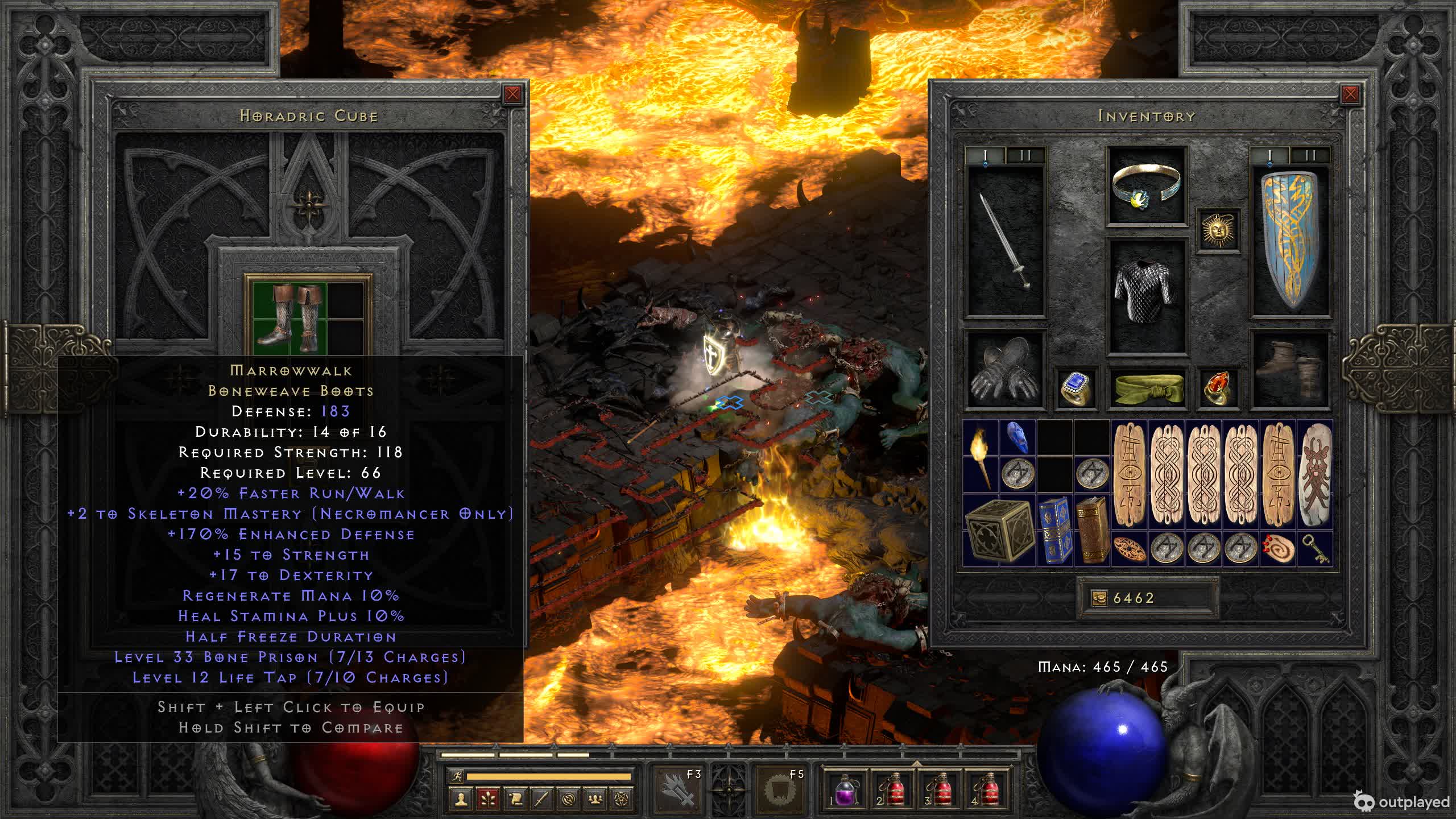The height and width of the screenshot is (819, 1456).
Task: Select the orange gem ring slot
Action: click(1217, 388)
